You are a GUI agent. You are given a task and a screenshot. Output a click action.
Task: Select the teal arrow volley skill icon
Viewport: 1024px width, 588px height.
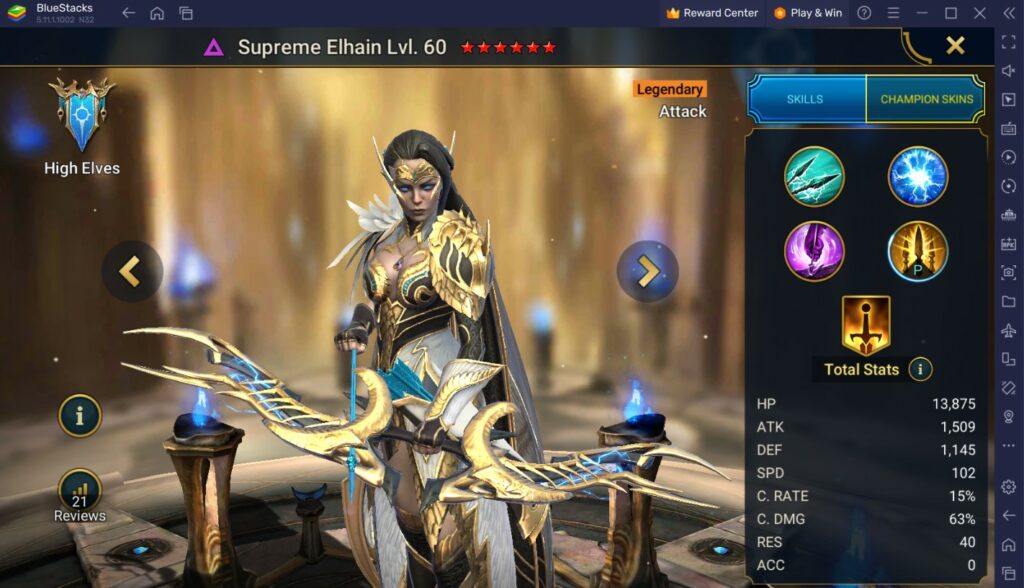pyautogui.click(x=814, y=176)
